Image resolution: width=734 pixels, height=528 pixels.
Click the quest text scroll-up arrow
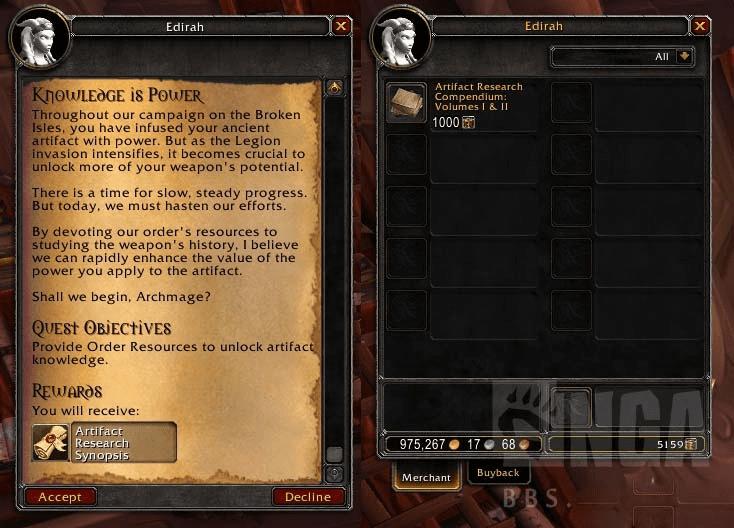pyautogui.click(x=335, y=88)
